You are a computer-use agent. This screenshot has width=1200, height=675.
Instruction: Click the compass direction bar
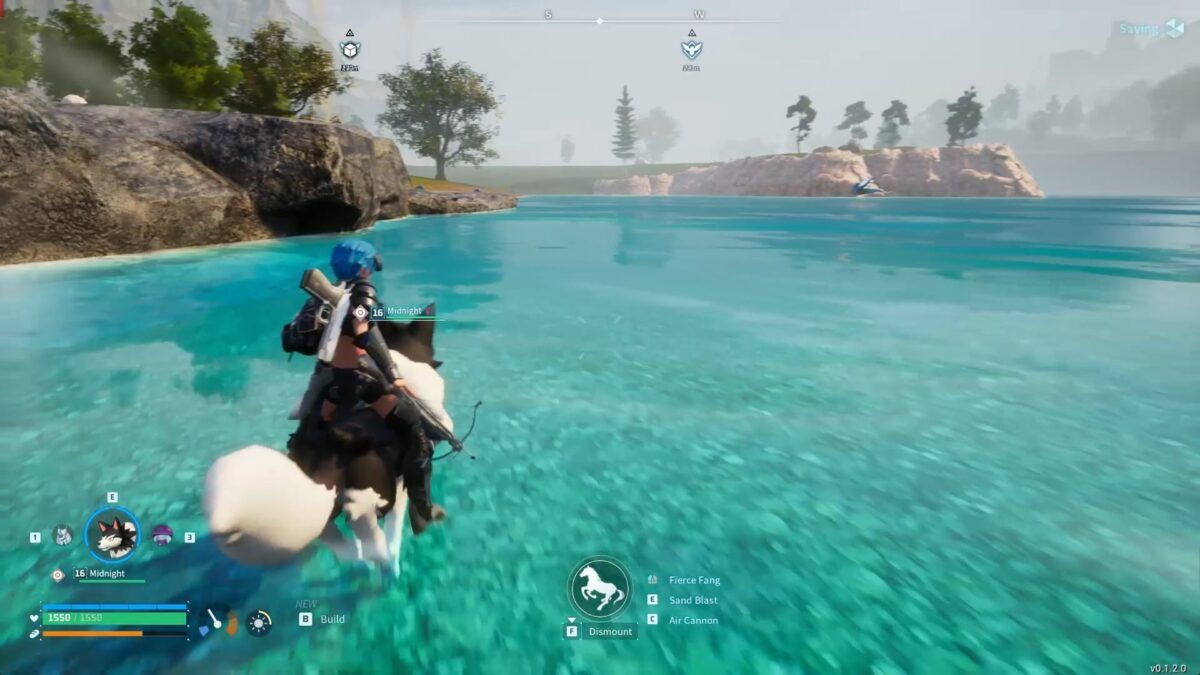click(600, 20)
